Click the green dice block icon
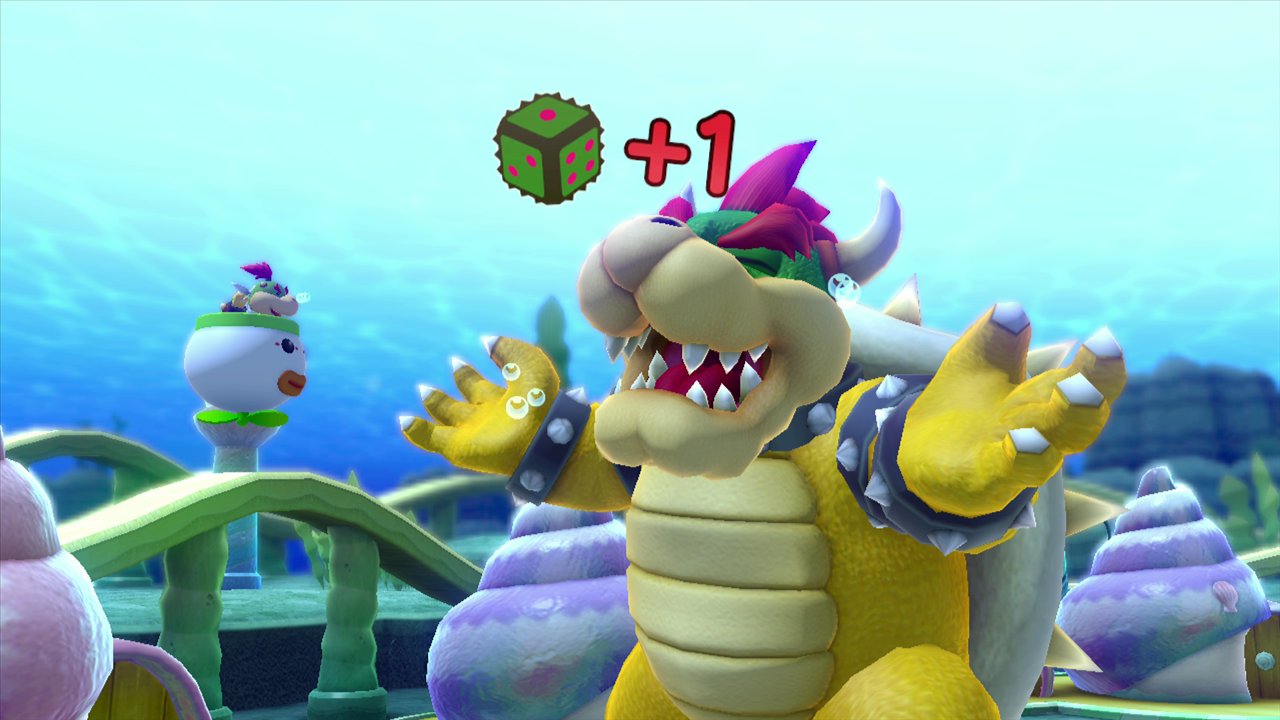The width and height of the screenshot is (1280, 720). pos(548,149)
